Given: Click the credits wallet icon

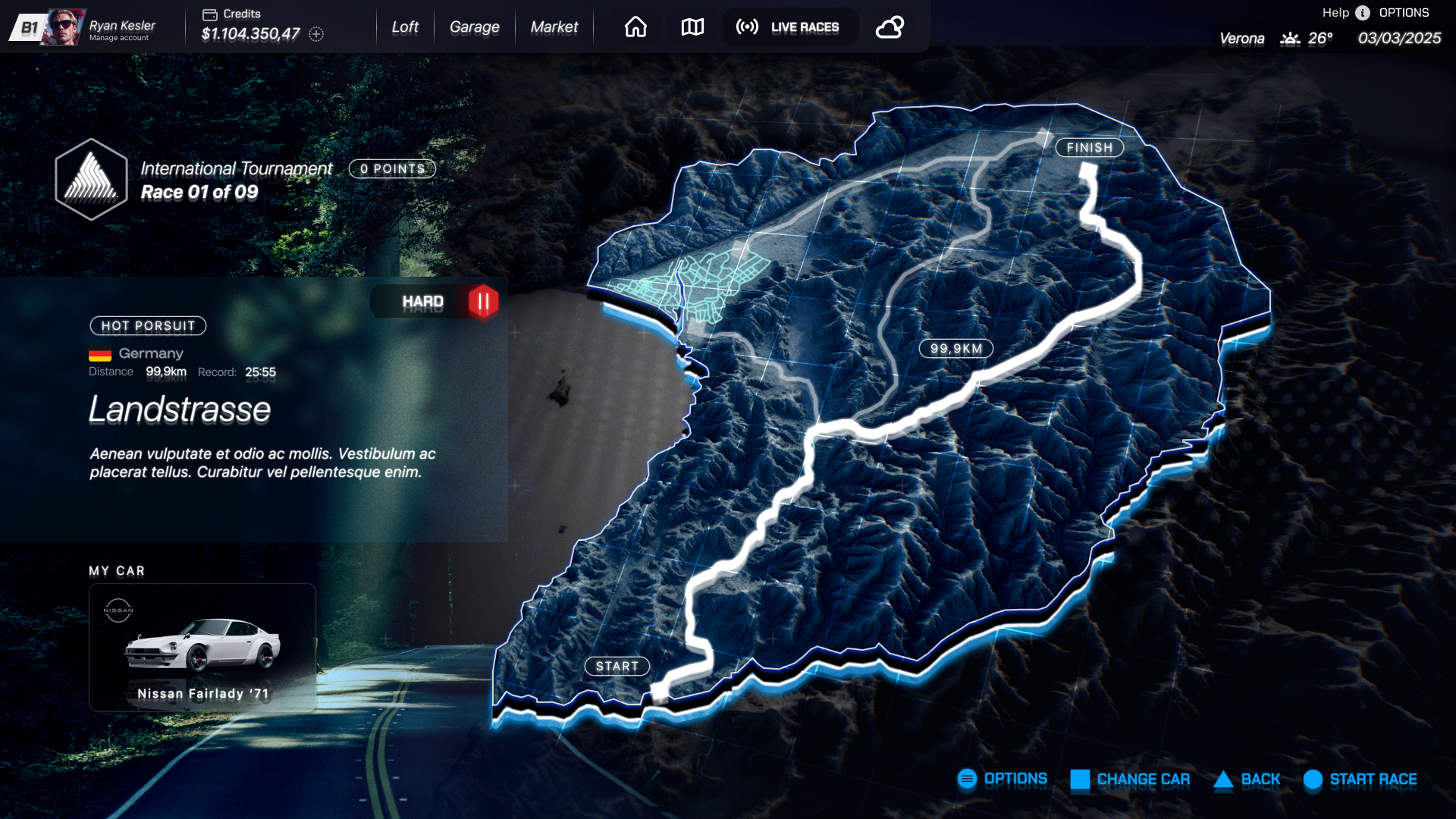Looking at the screenshot, I should pyautogui.click(x=209, y=13).
